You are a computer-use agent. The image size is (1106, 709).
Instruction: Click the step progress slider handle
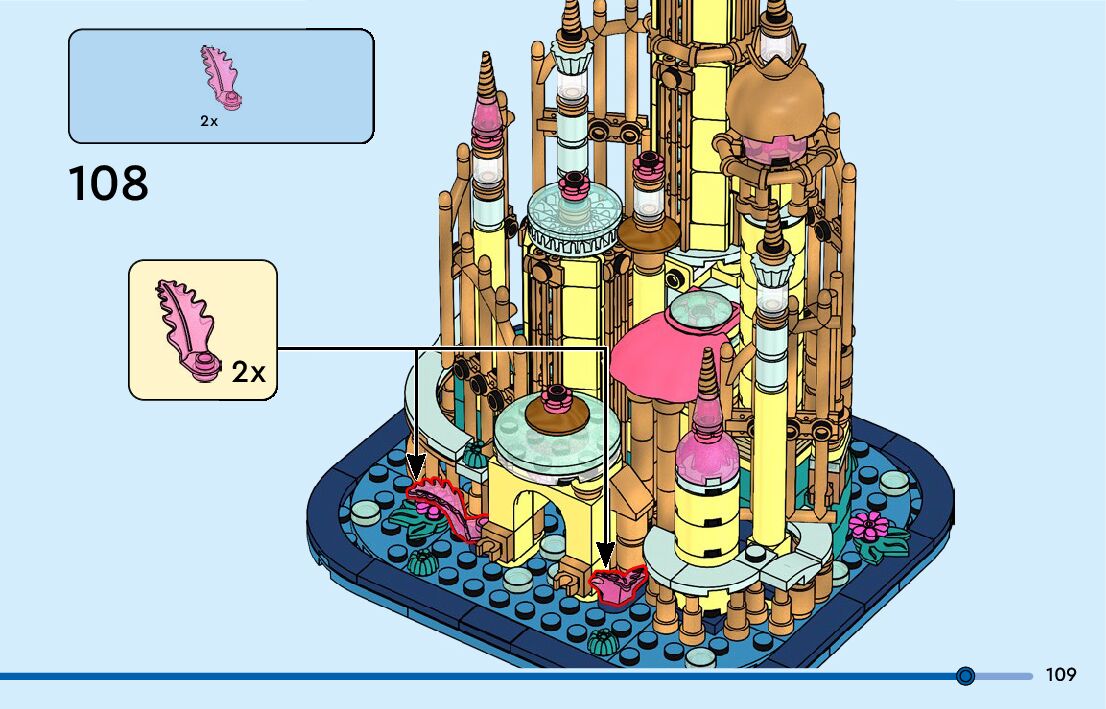click(x=965, y=676)
